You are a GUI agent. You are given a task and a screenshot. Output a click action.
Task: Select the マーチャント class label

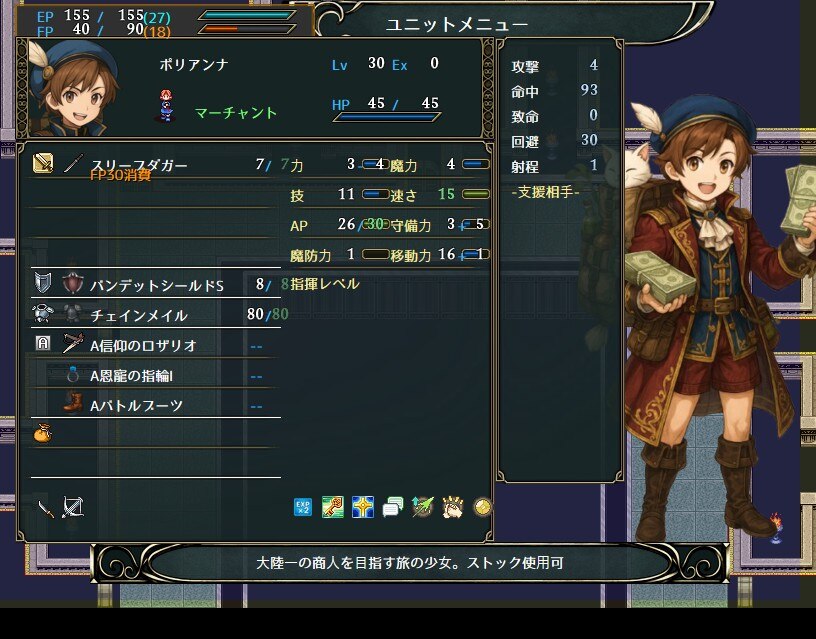pyautogui.click(x=236, y=113)
